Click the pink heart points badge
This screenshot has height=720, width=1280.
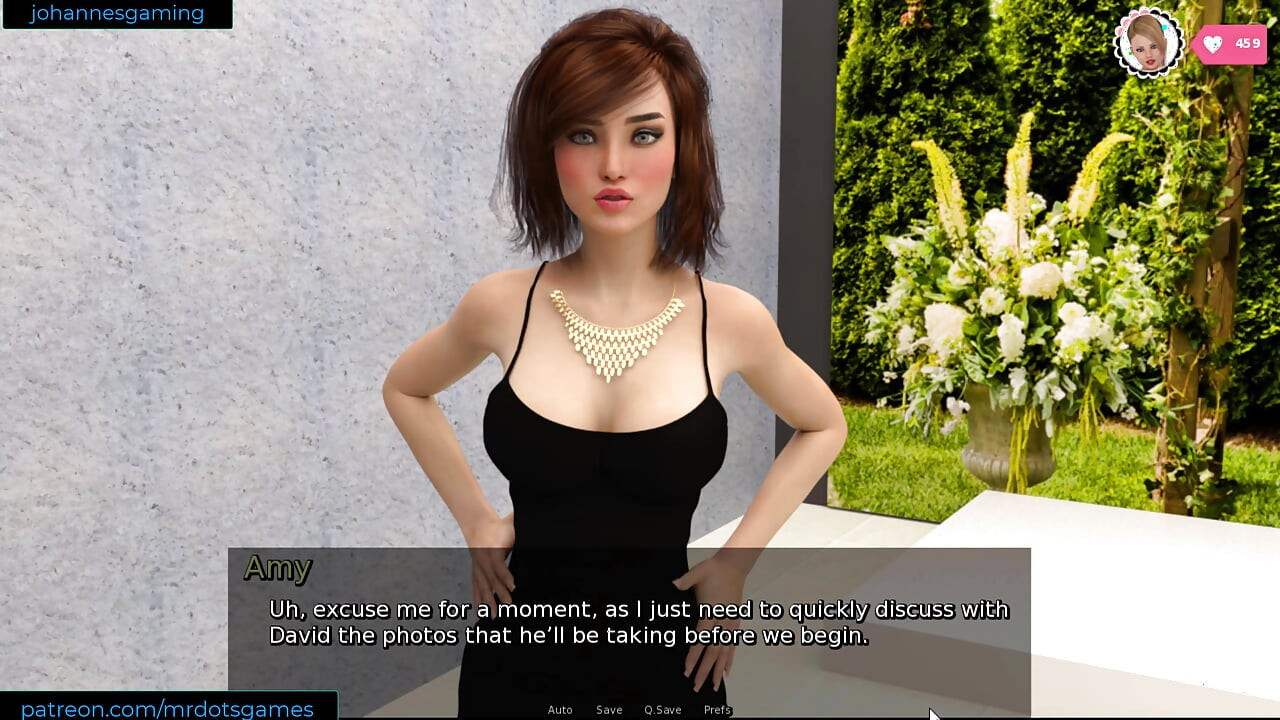click(1233, 44)
